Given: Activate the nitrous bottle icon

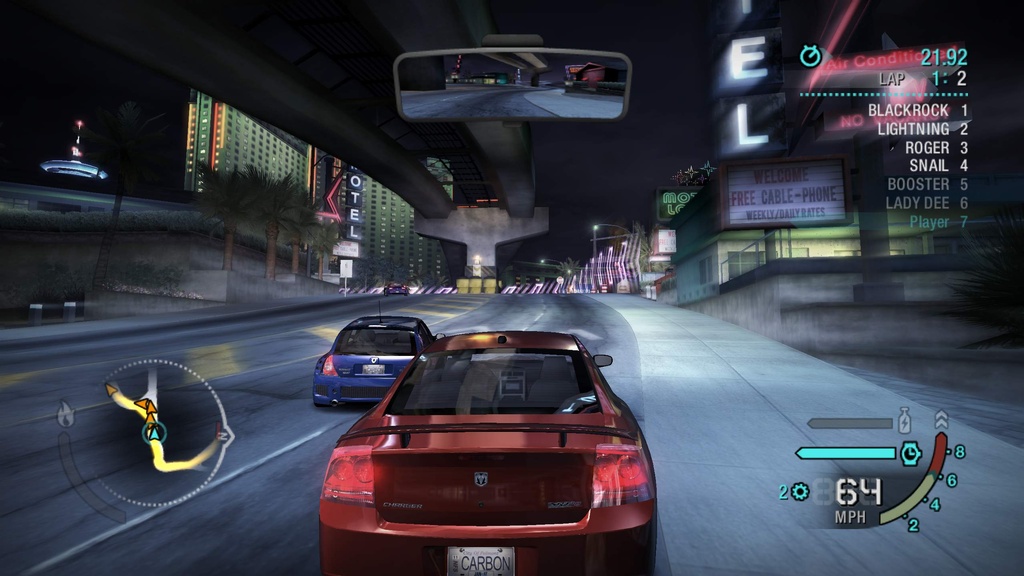Looking at the screenshot, I should point(904,420).
